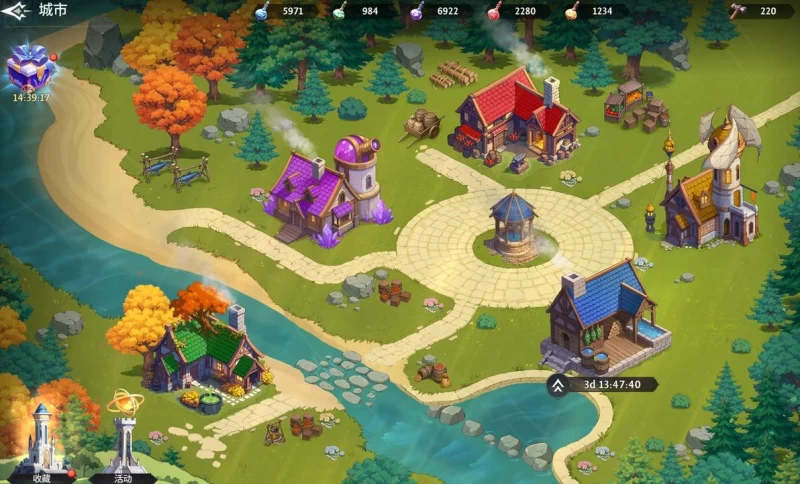Image resolution: width=800 pixels, height=484 pixels.
Task: Open the purple gift chest with timer
Action: [x=29, y=69]
